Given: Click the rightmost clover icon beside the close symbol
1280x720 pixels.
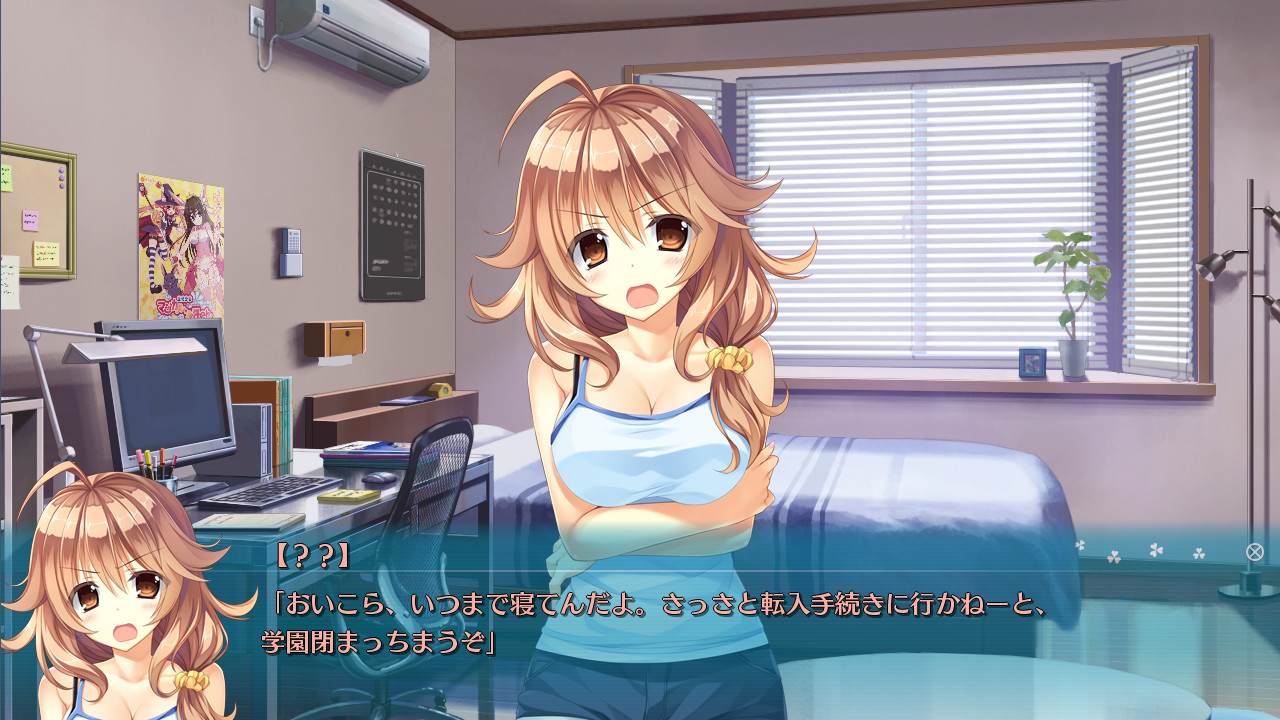Looking at the screenshot, I should tap(1200, 554).
